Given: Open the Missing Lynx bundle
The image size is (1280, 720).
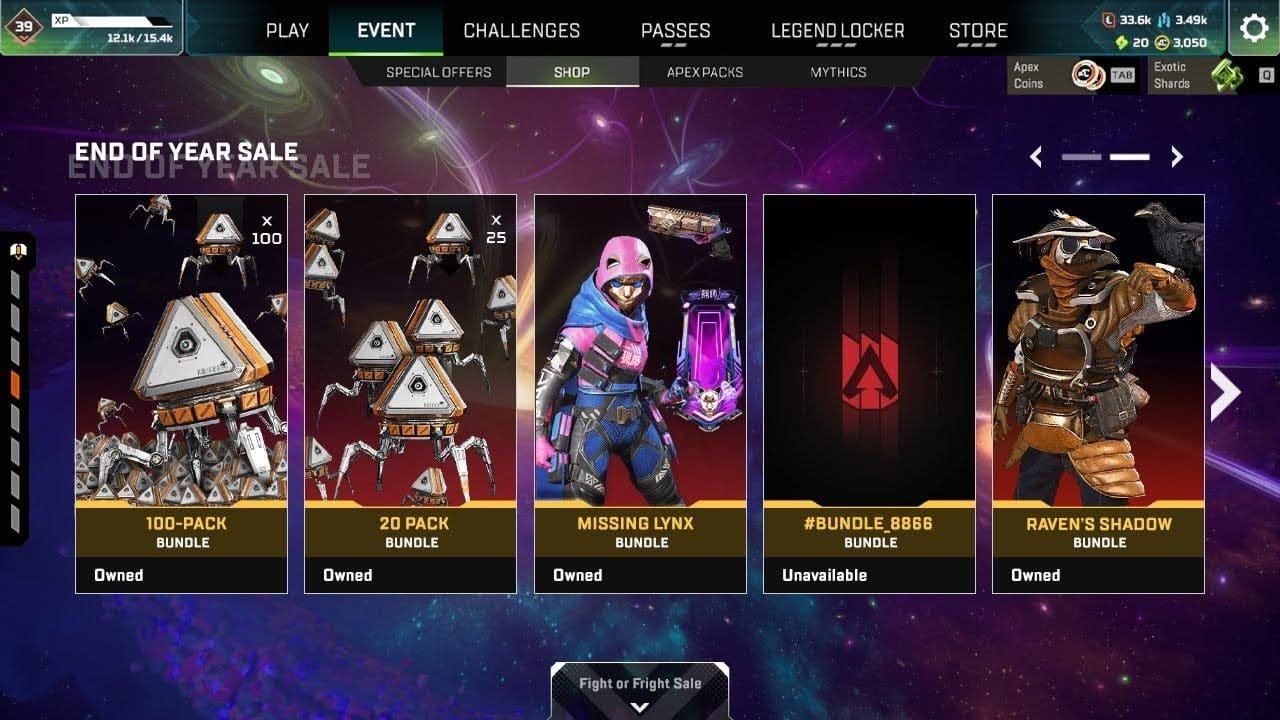Looking at the screenshot, I should (640, 390).
